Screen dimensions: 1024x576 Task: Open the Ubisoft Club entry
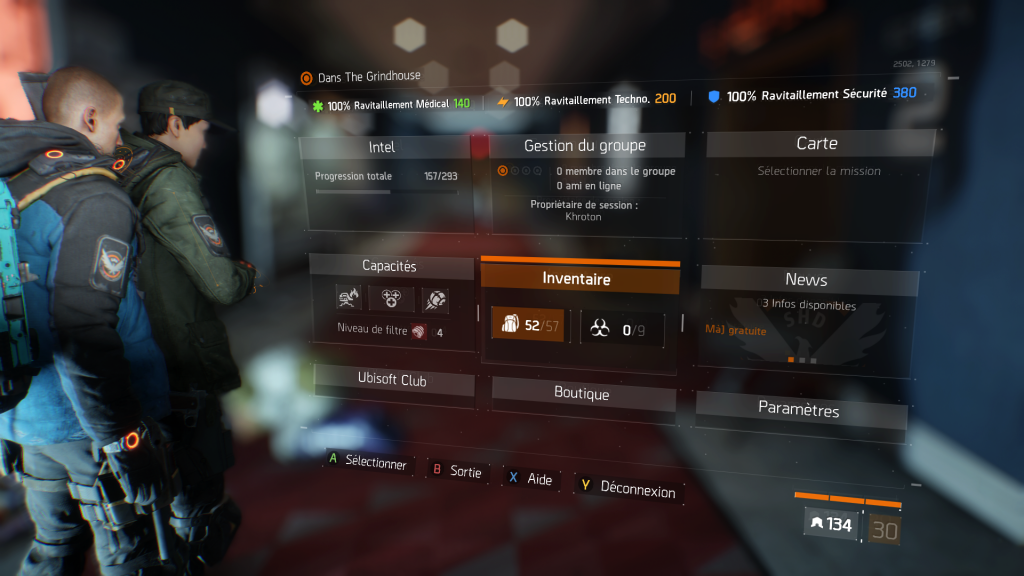[x=392, y=380]
